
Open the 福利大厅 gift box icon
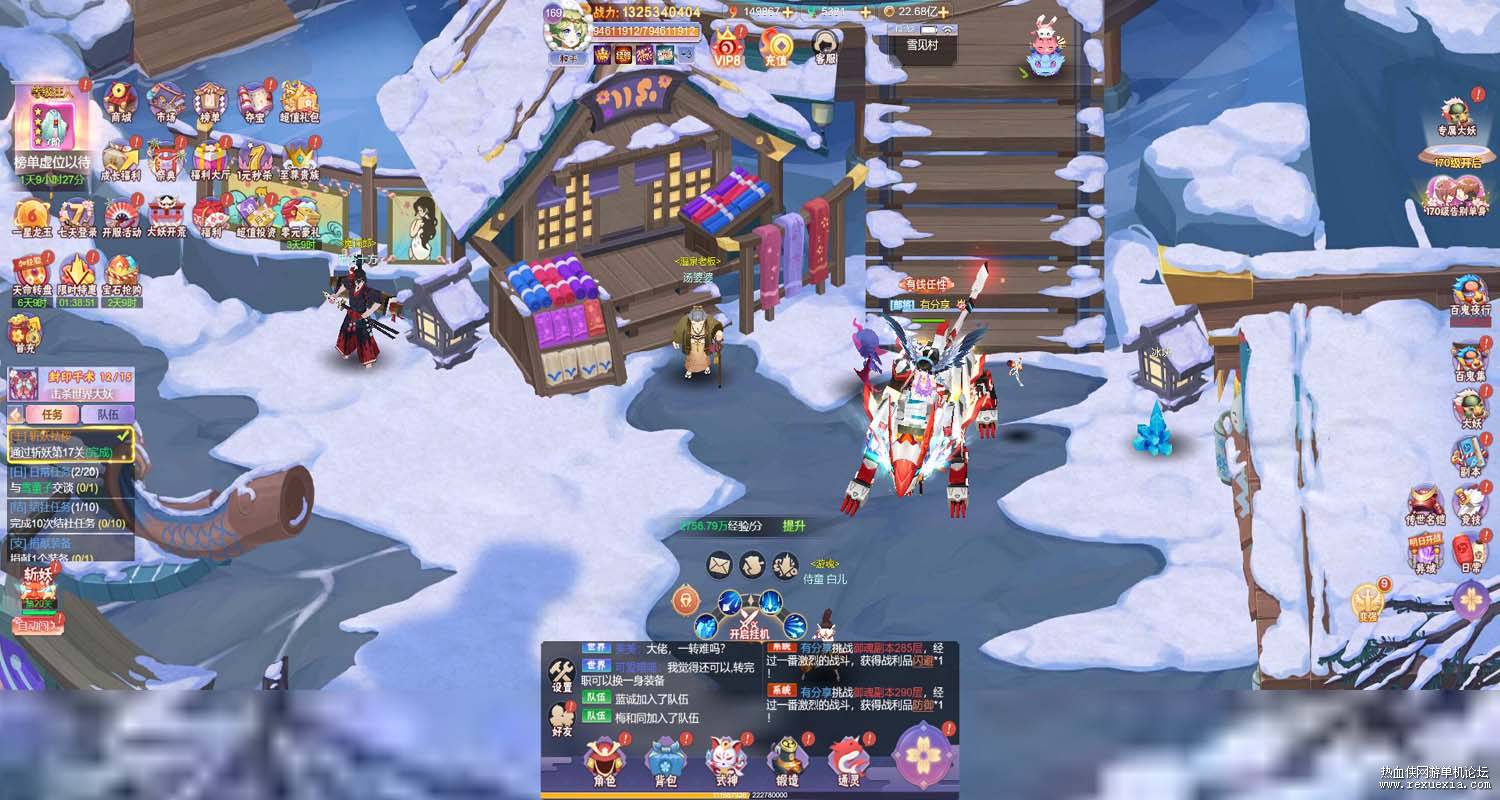(x=210, y=159)
